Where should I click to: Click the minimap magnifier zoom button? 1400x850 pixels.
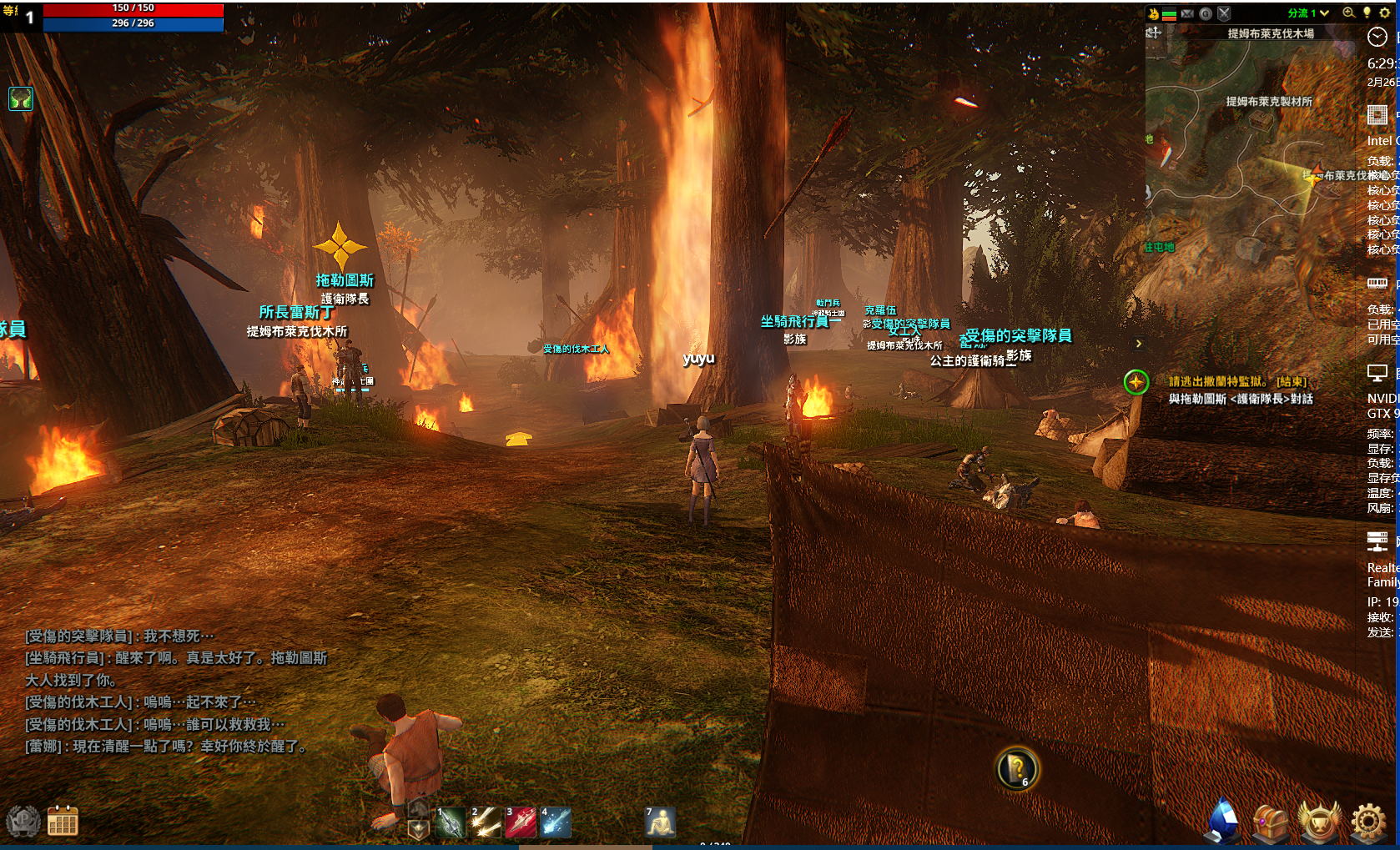[x=1348, y=13]
